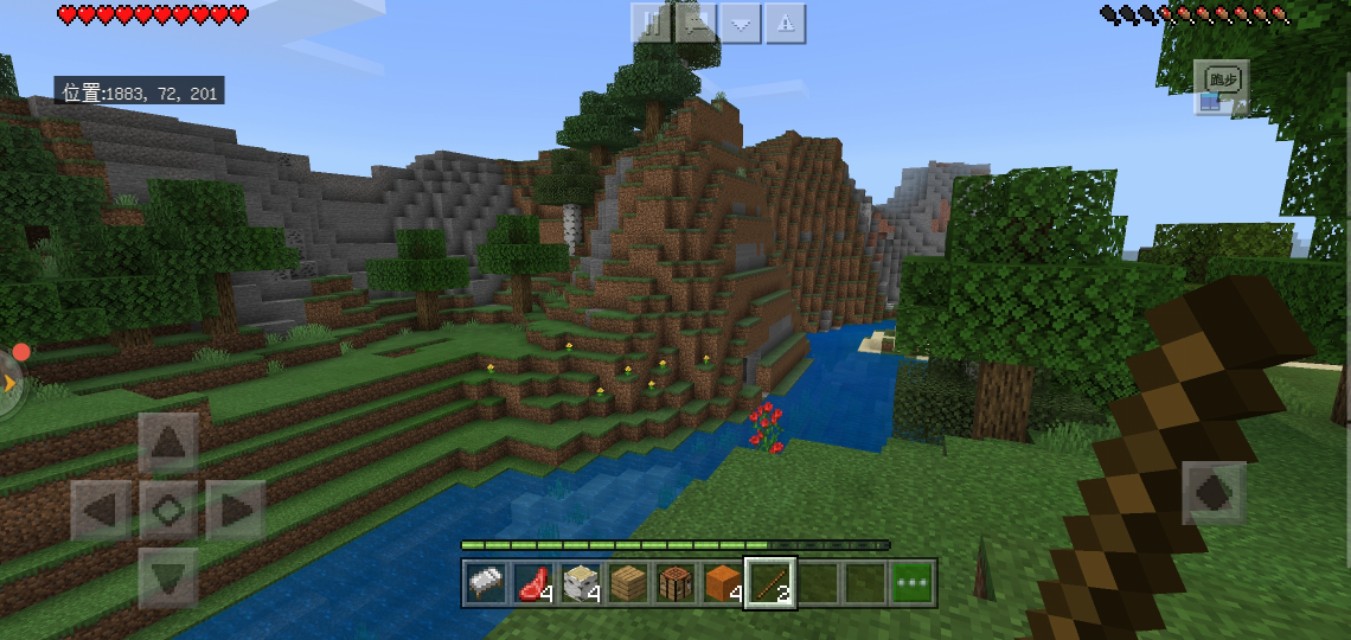The image size is (1351, 640).
Task: Tap the jump diamond button on right
Action: [x=1213, y=493]
